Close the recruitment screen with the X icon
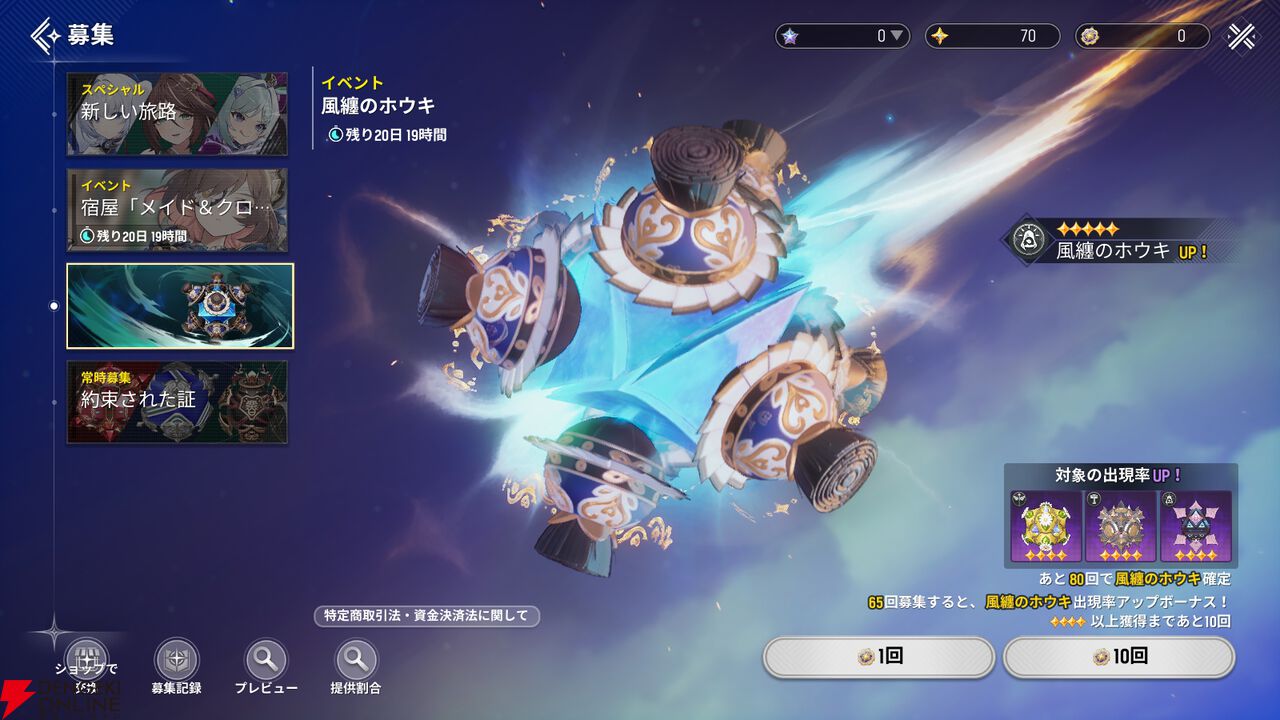 pyautogui.click(x=1242, y=36)
